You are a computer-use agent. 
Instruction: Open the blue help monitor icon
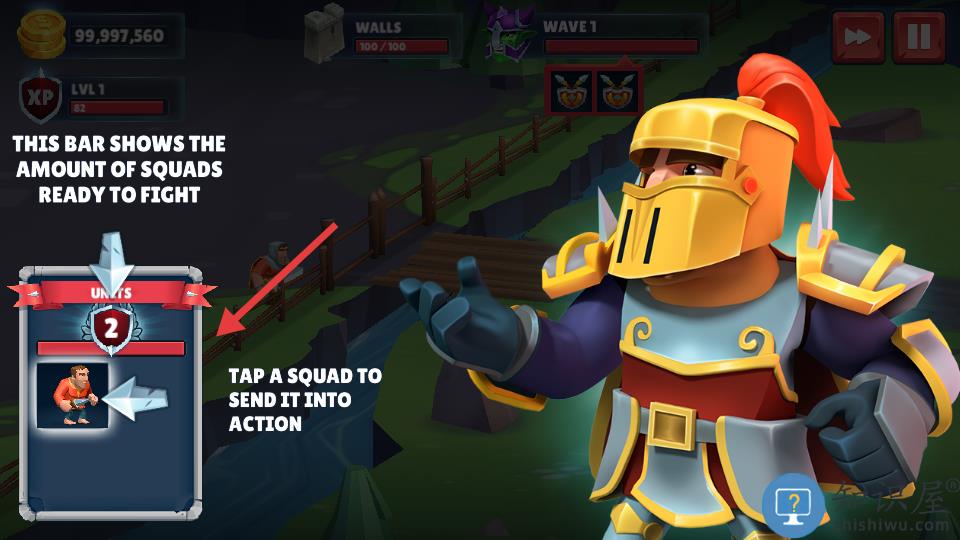[793, 503]
